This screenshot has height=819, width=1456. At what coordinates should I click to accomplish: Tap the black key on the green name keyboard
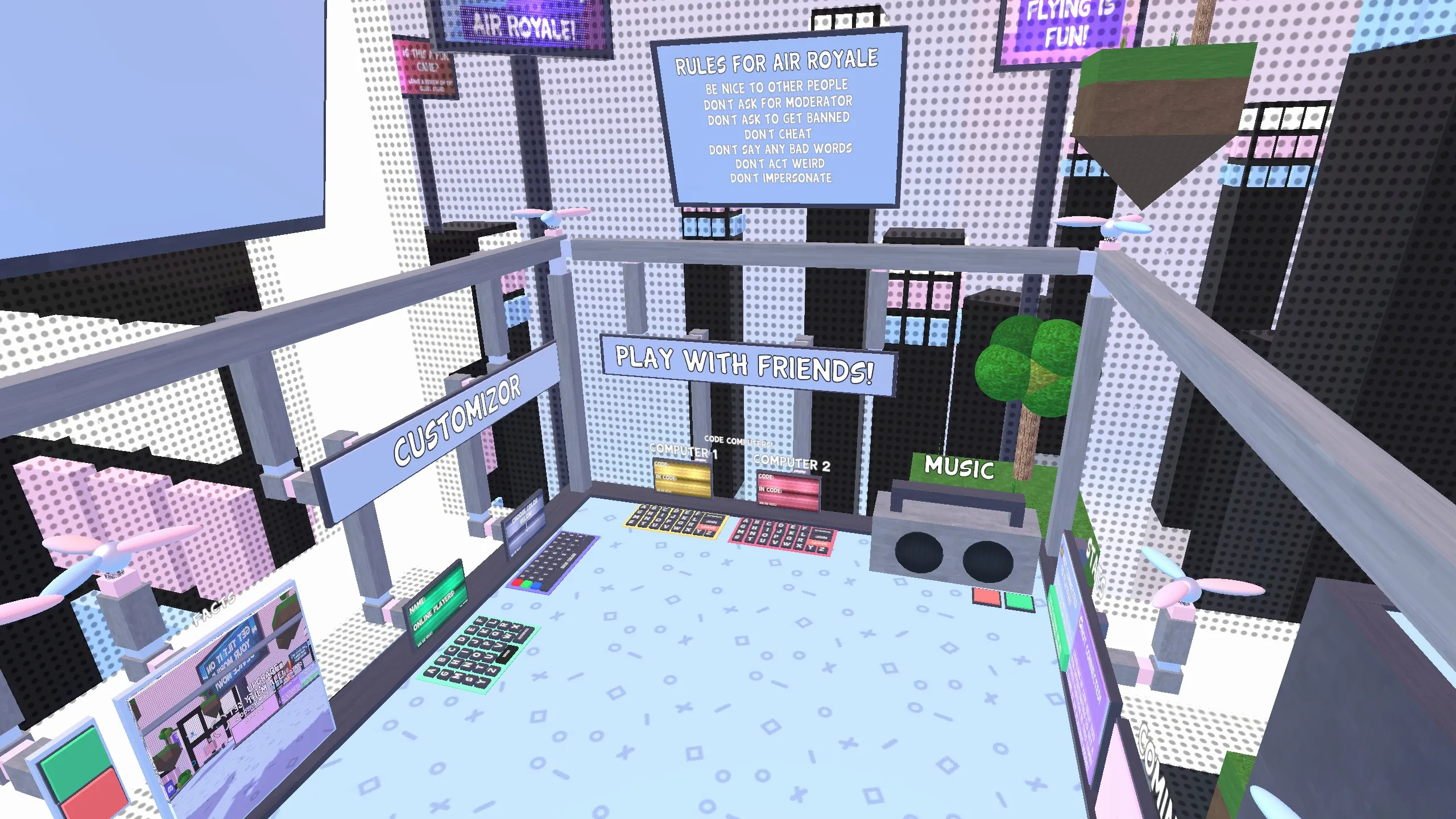point(507,653)
